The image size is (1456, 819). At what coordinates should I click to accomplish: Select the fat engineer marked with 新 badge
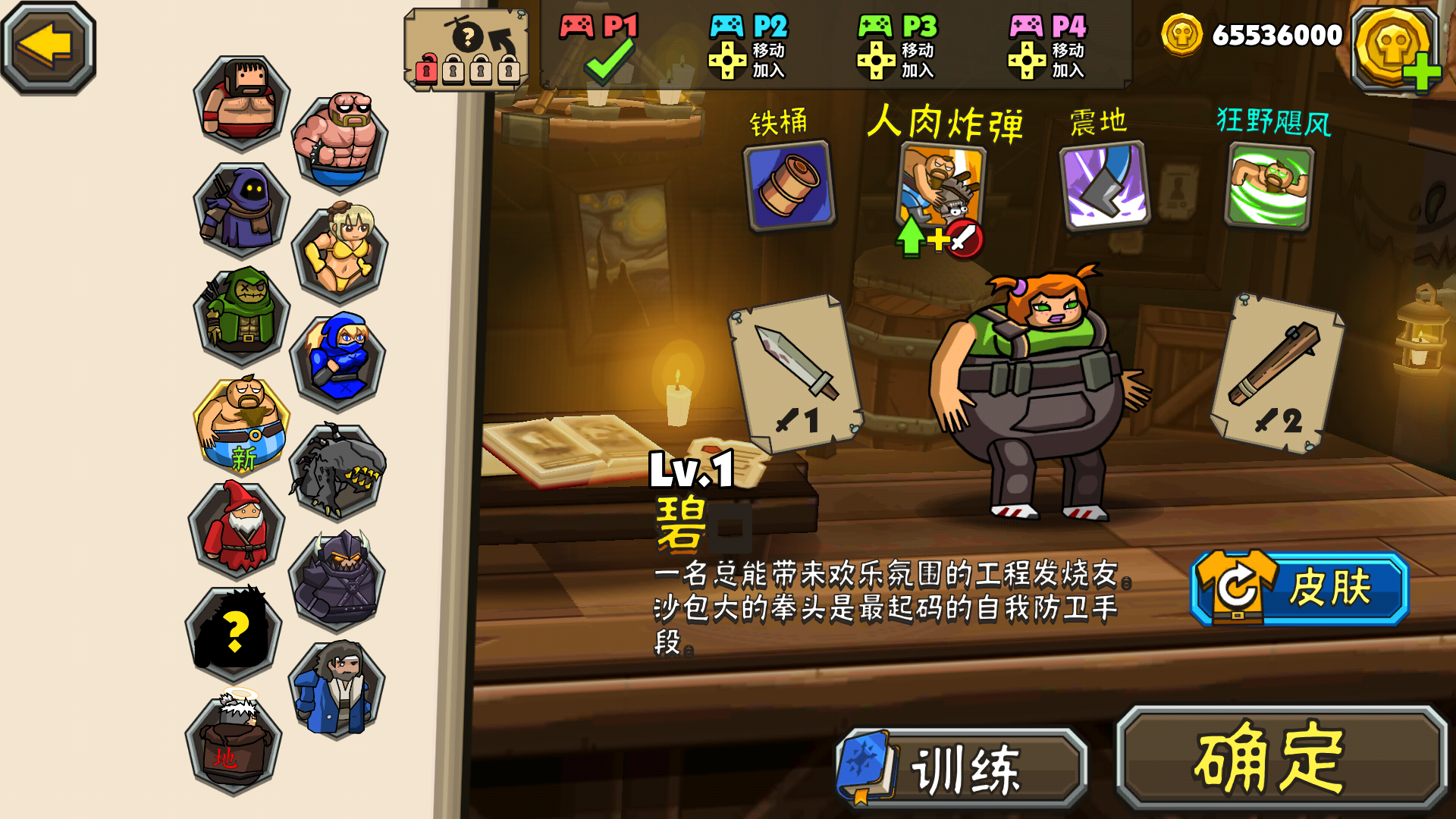[x=241, y=421]
